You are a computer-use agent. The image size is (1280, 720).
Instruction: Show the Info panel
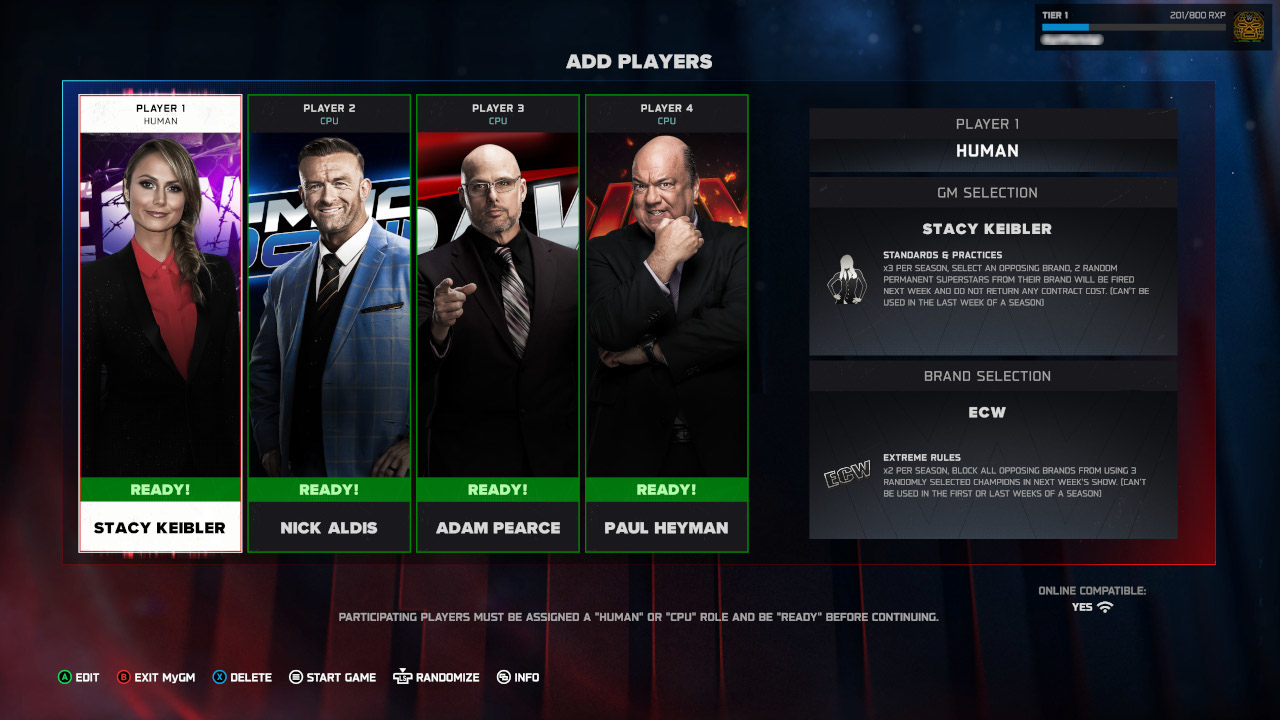pos(518,677)
